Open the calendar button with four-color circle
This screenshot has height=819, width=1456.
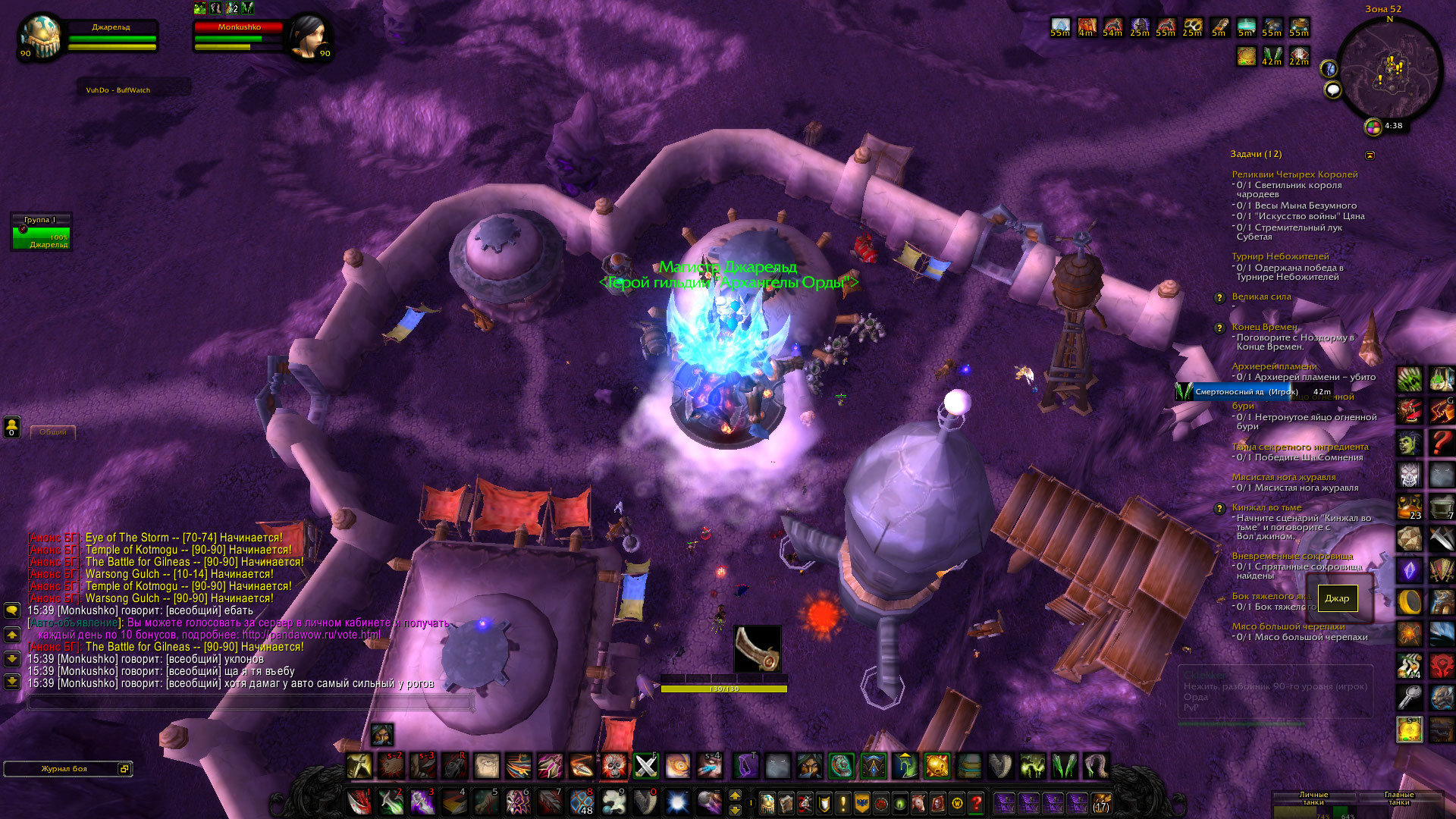1373,127
